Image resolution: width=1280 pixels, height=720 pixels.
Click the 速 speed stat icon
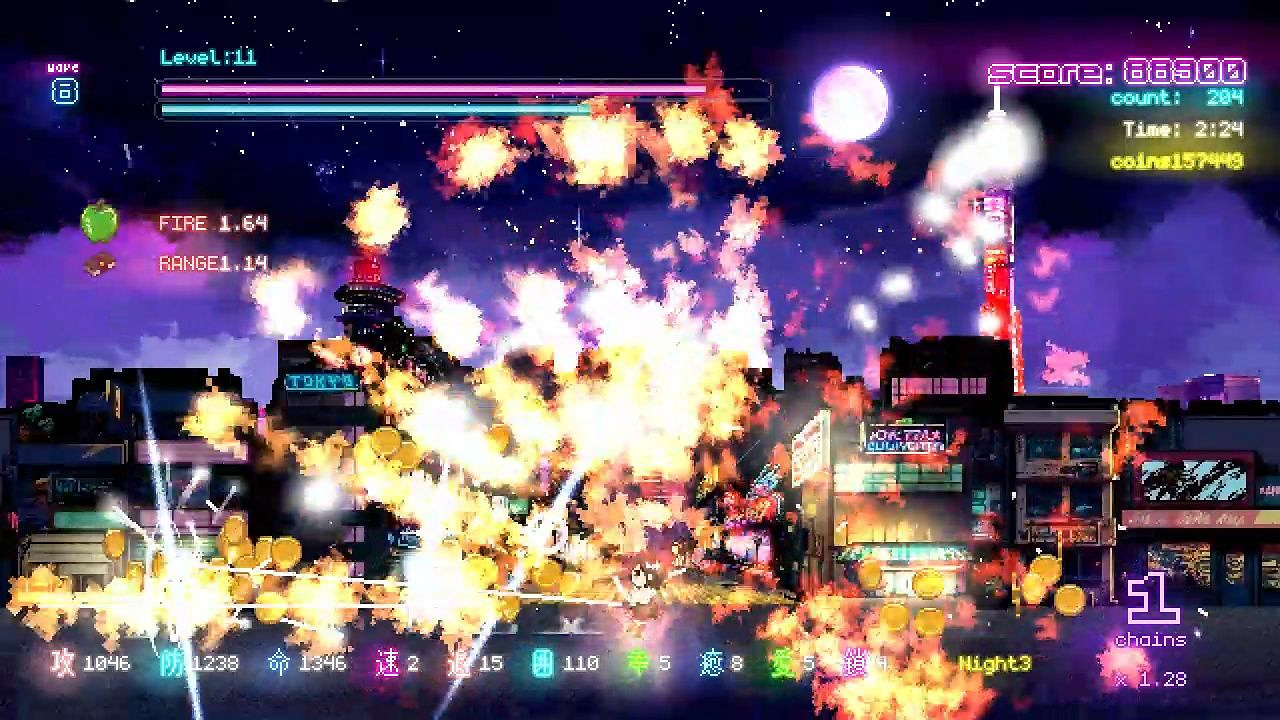pyautogui.click(x=389, y=662)
